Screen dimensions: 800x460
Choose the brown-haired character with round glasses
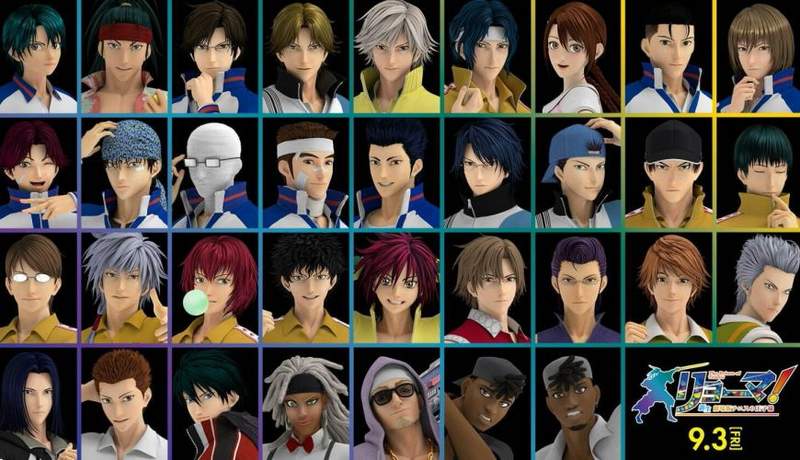(36, 288)
